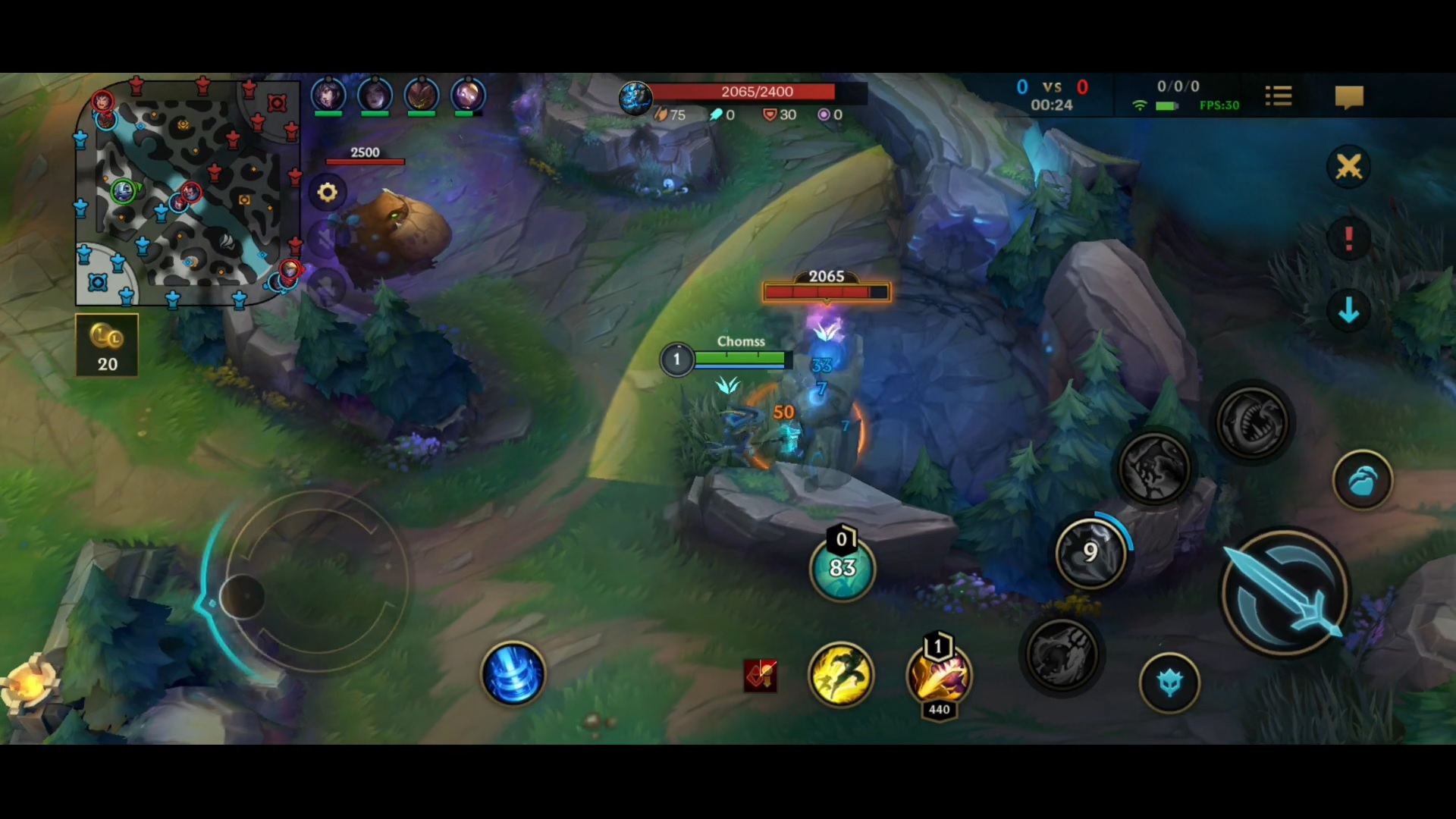Cast the Flash summoner spell
The image size is (1456, 819).
pyautogui.click(x=842, y=675)
